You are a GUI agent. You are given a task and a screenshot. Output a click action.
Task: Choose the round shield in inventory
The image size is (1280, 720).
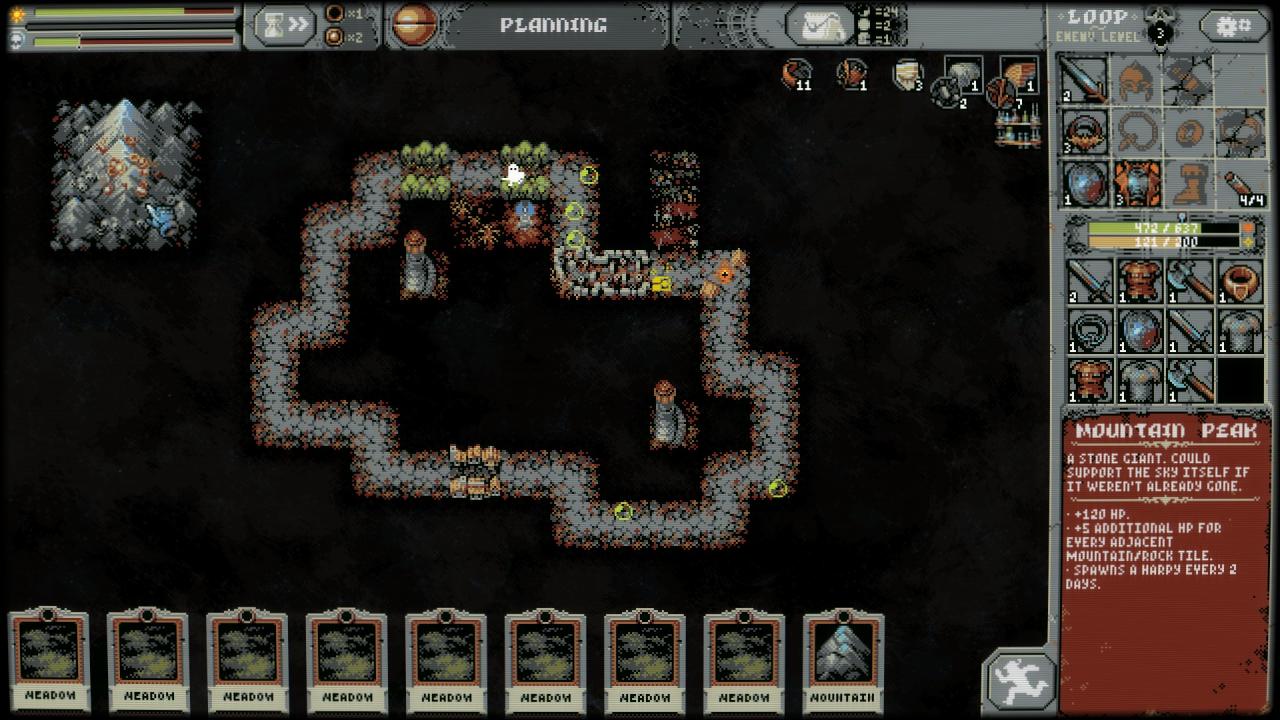(1138, 331)
